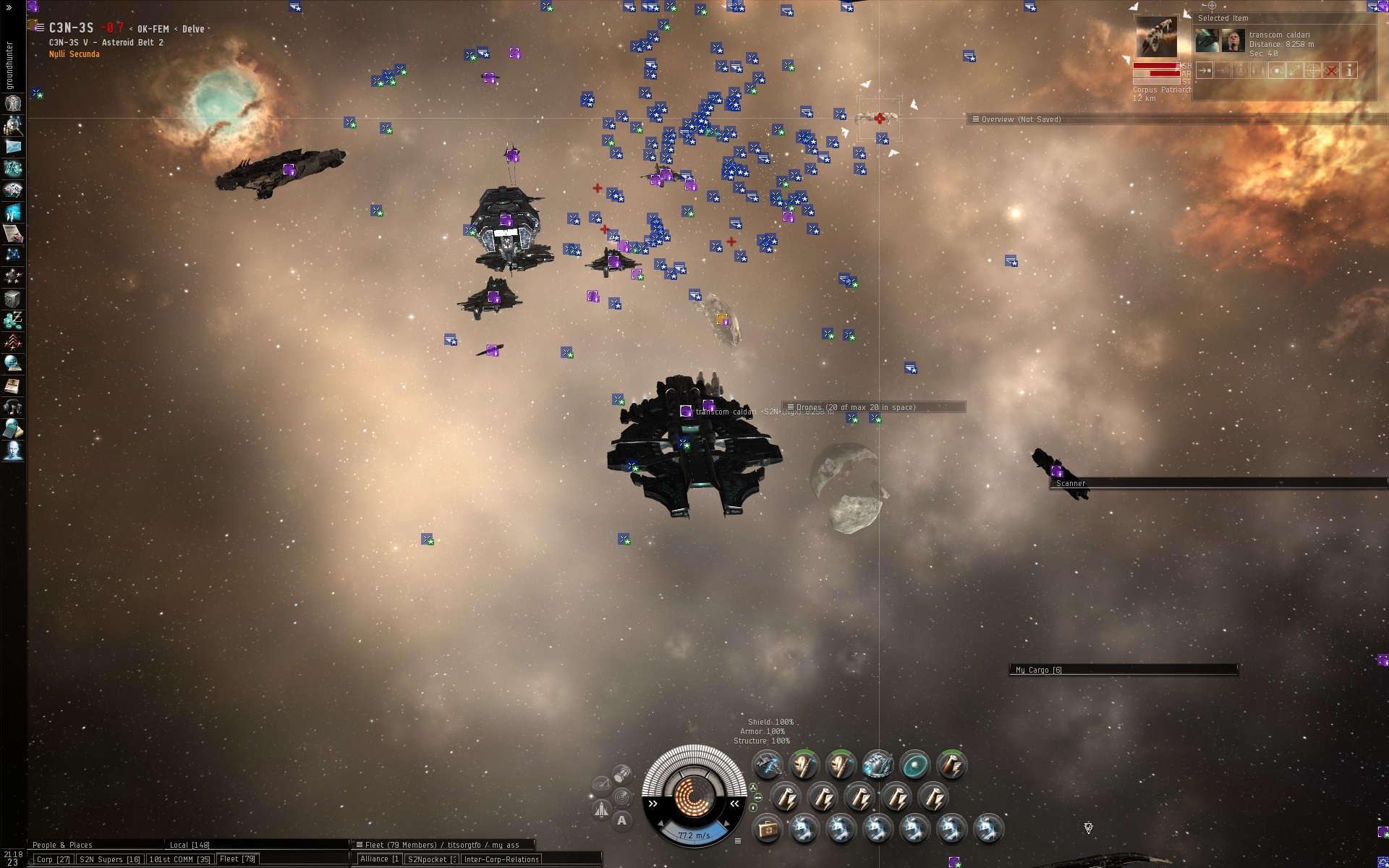Activate the fighter ship module icon
The height and width of the screenshot is (868, 1389).
tap(767, 765)
